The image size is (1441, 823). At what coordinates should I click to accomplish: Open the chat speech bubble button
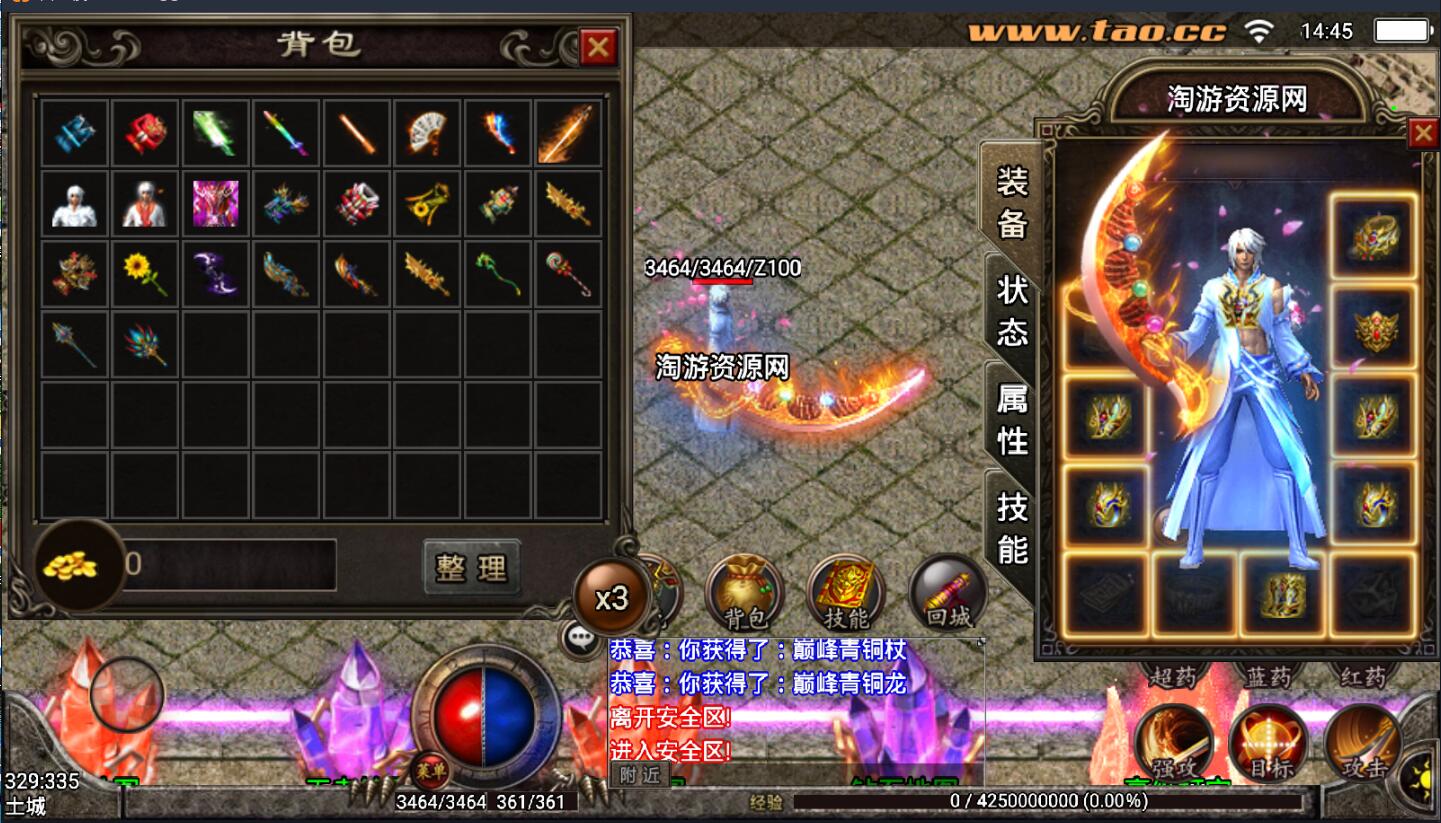pos(581,637)
